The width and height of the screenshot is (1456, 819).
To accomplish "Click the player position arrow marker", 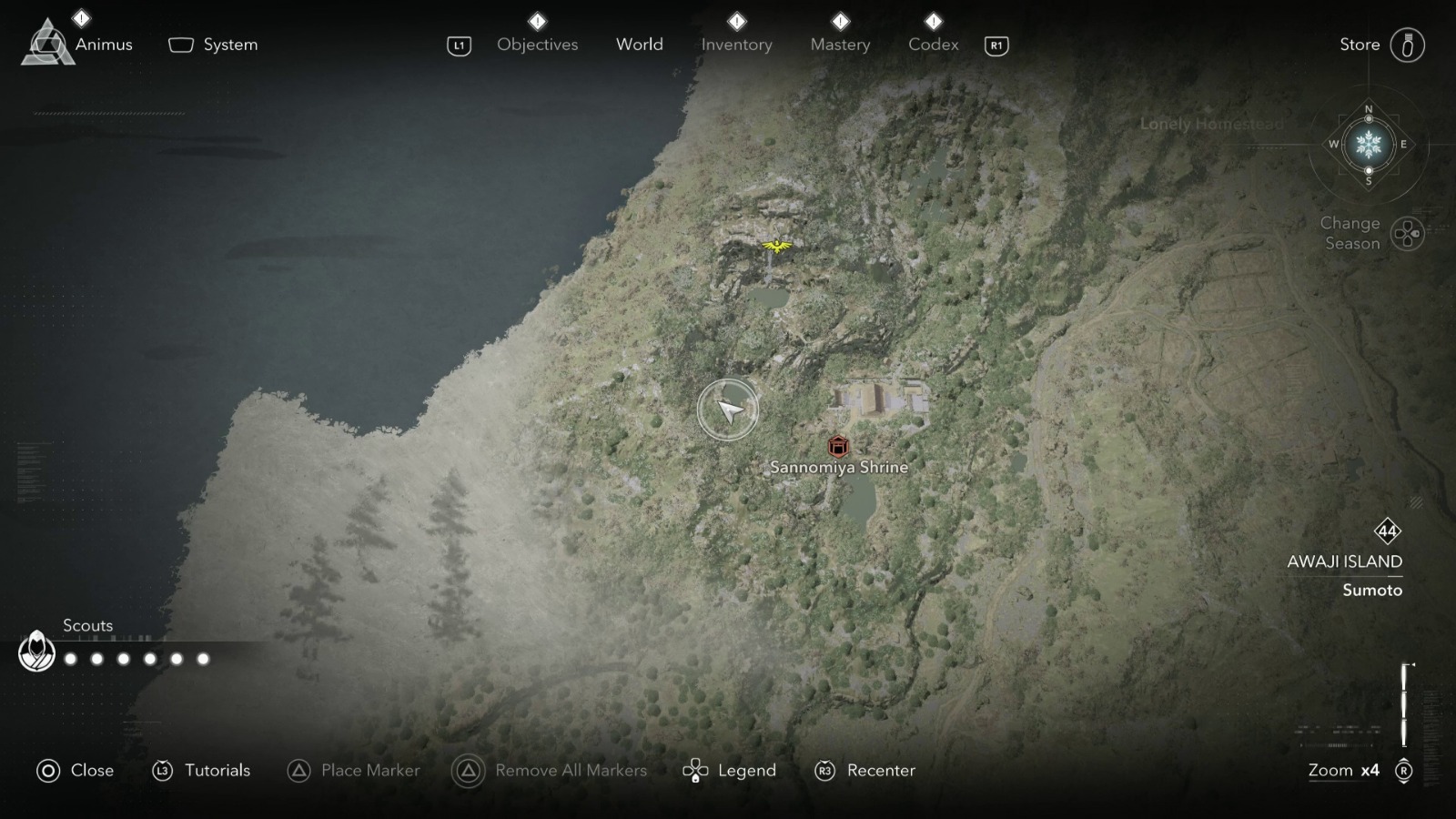I will click(x=728, y=409).
